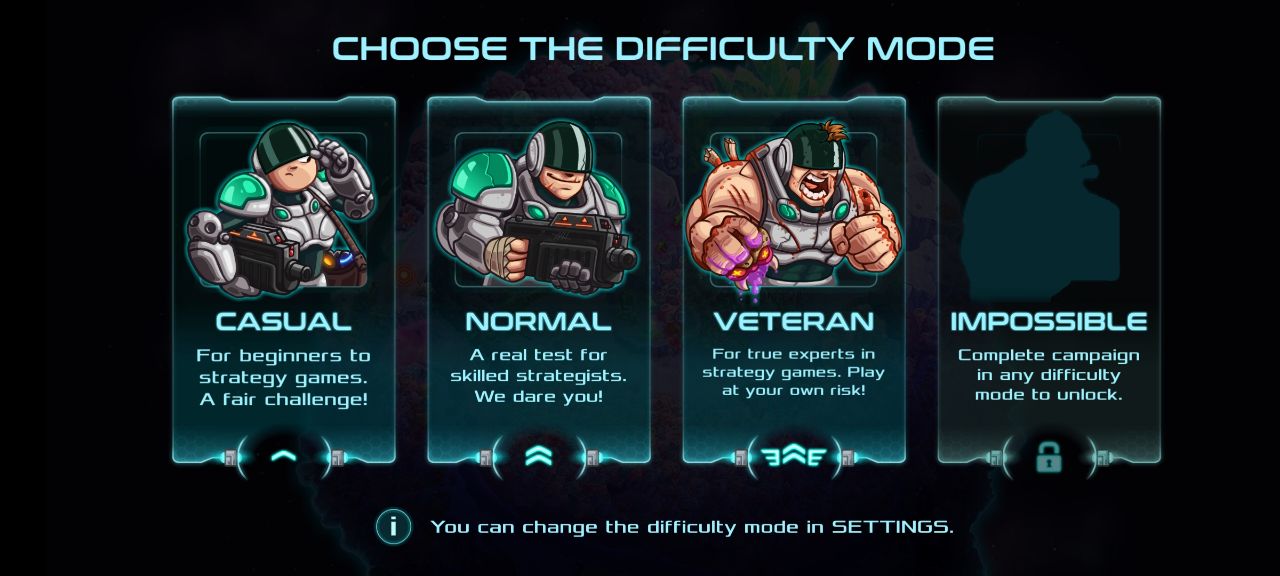
Task: Pick the Veteran difficulty card
Action: (x=794, y=280)
